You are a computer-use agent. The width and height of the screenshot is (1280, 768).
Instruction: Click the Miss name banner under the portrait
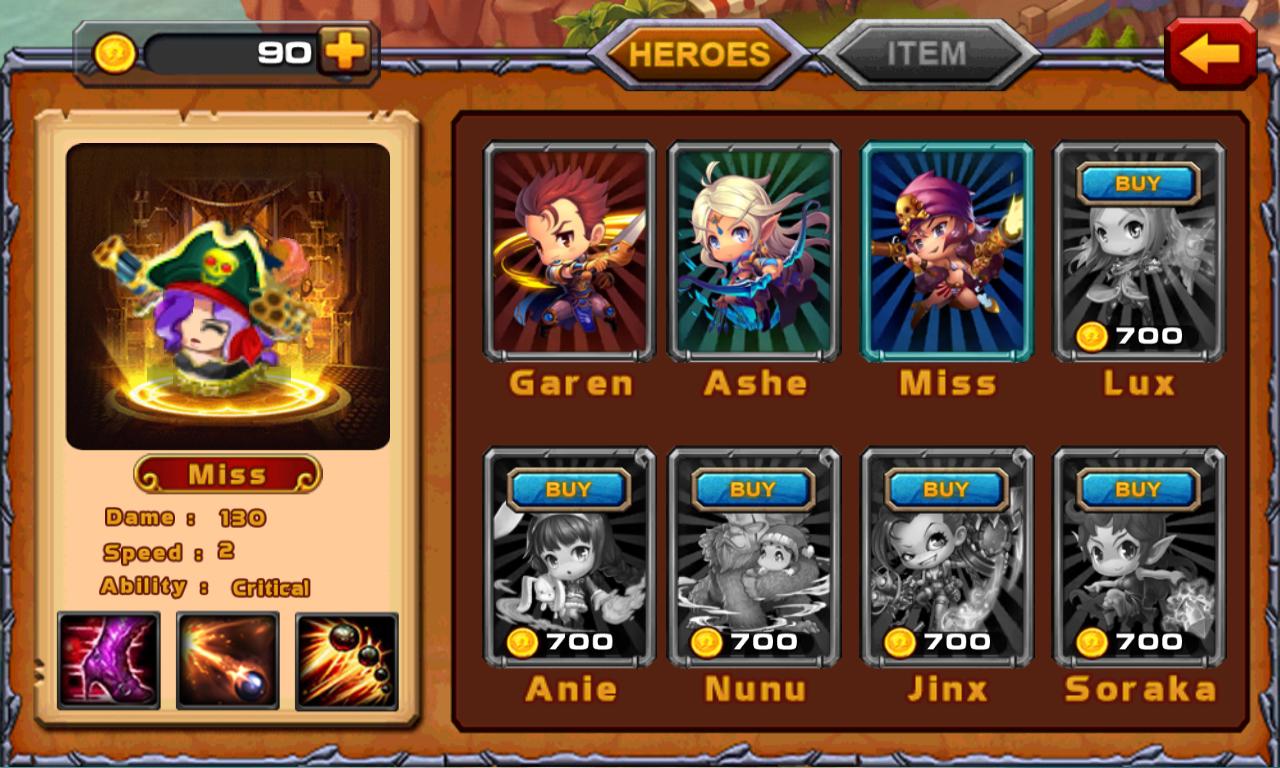click(227, 473)
